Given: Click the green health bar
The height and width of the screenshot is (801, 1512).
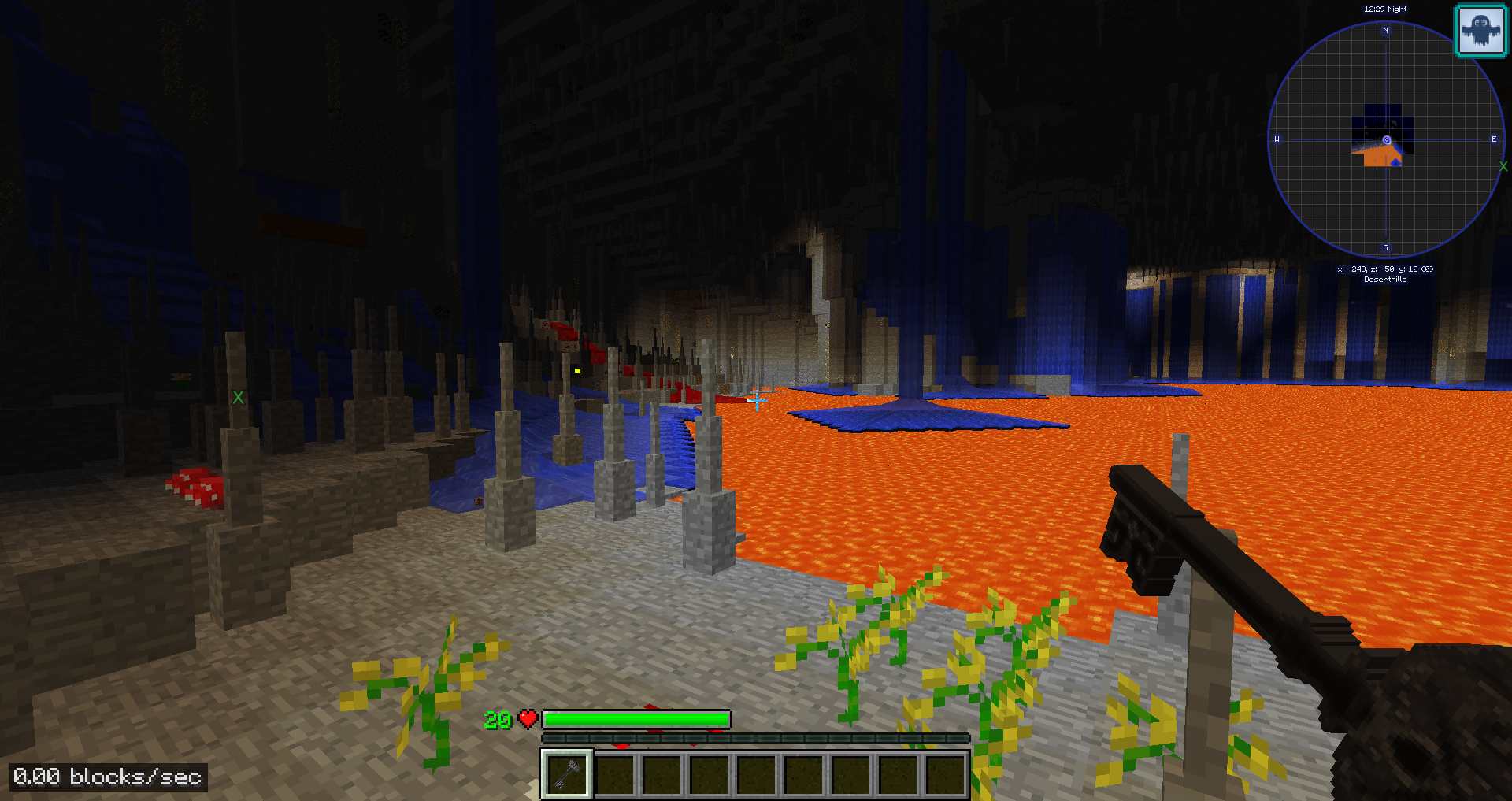Looking at the screenshot, I should point(638,719).
